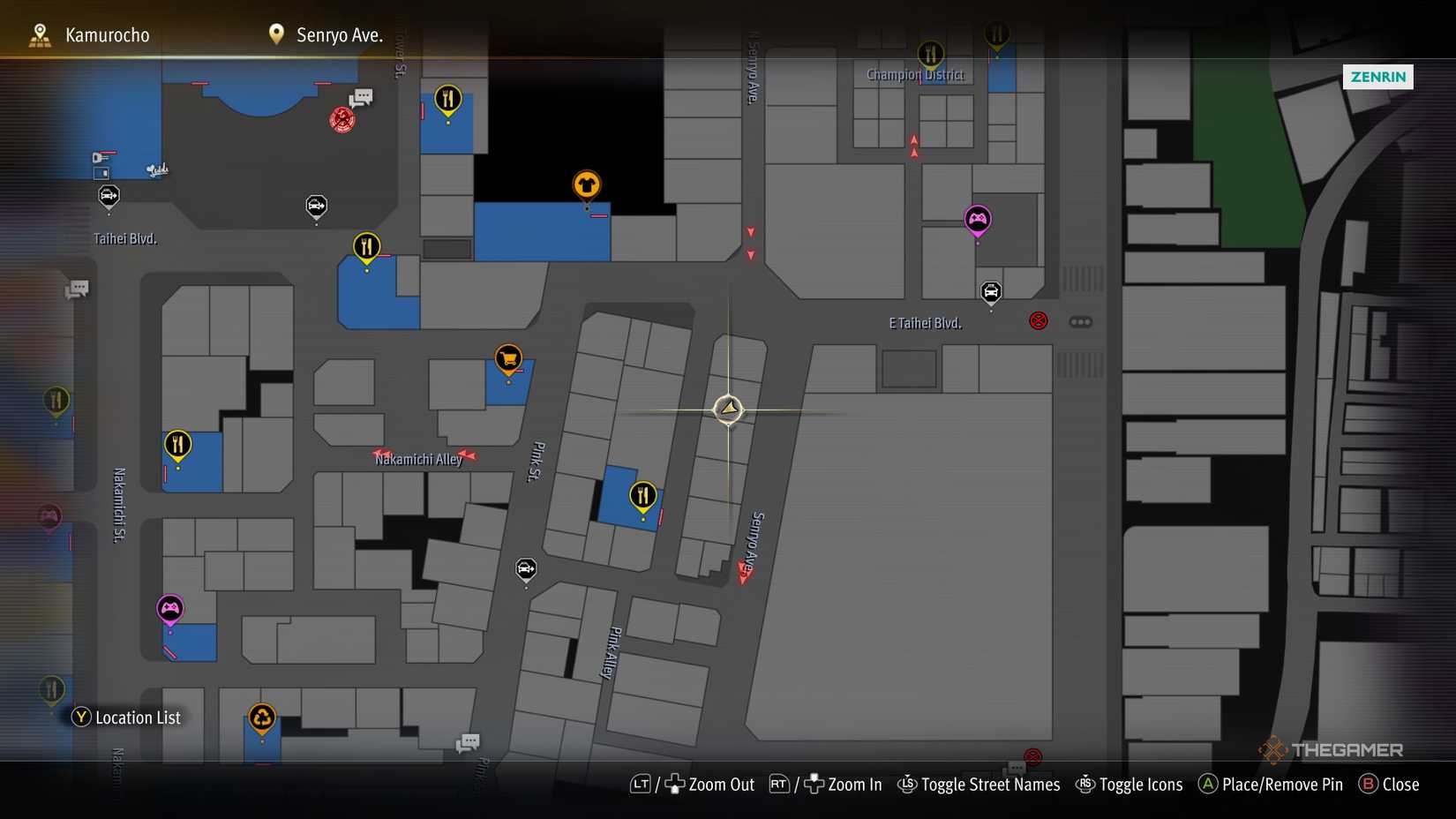
Task: Click the orange clothing shop map pin
Action: (587, 184)
